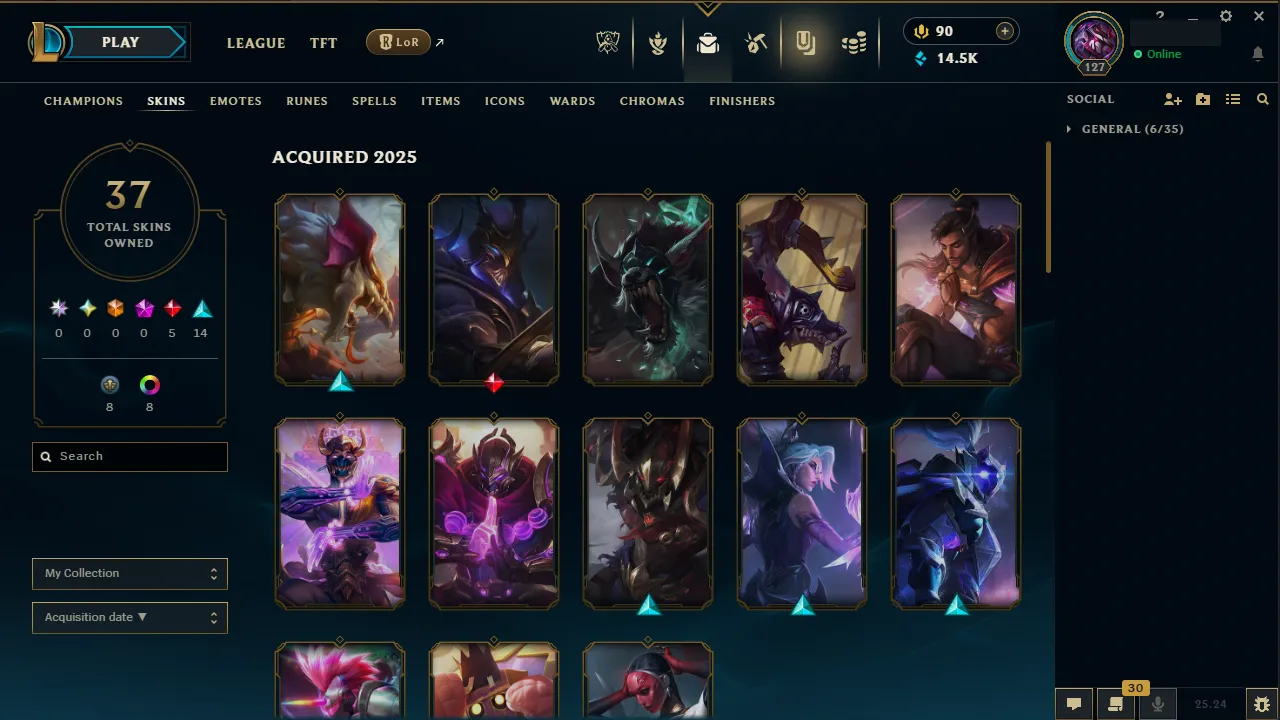Toggle the voice chat microphone

[1157, 703]
